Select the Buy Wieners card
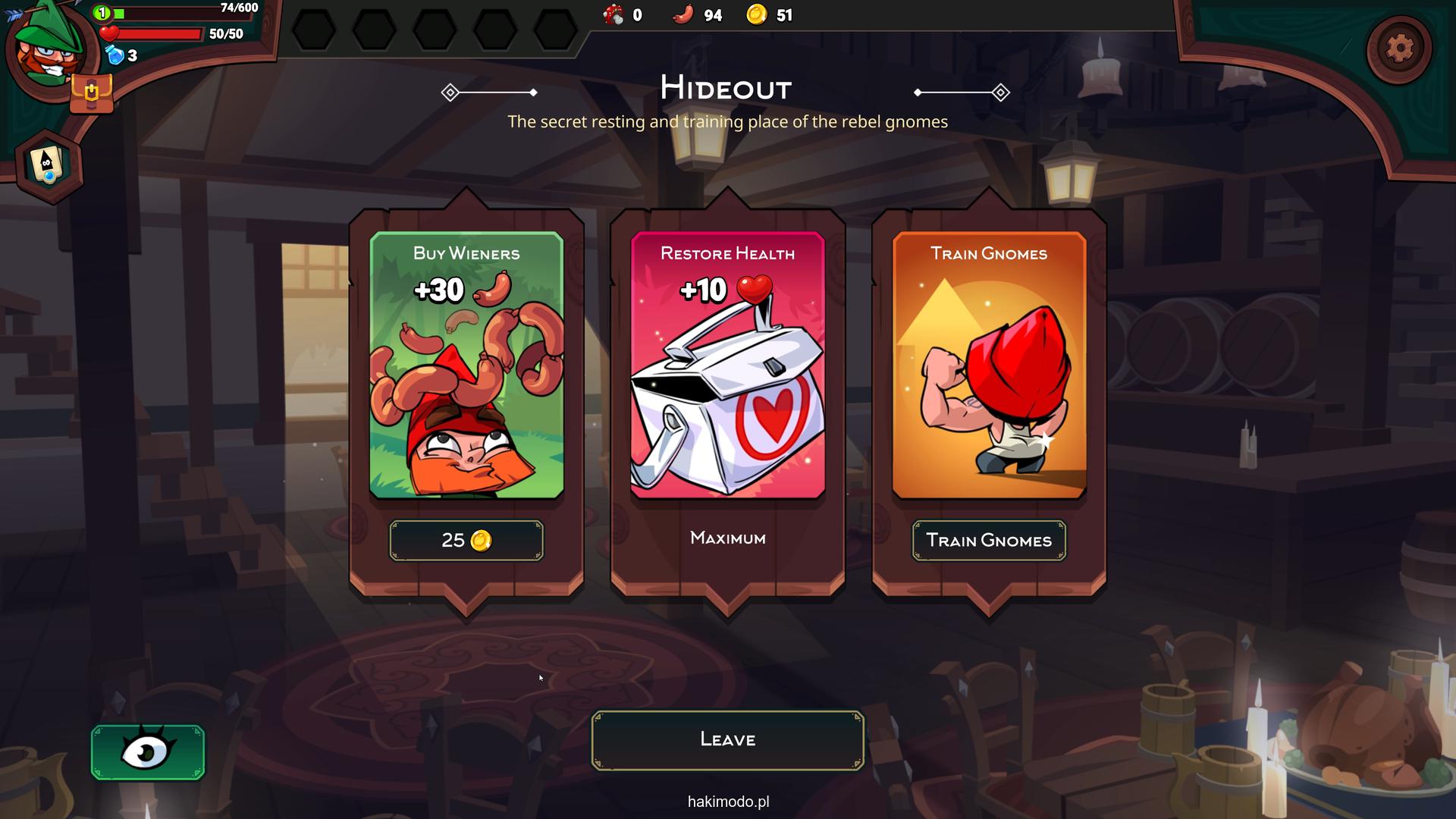Viewport: 1456px width, 819px height. (x=466, y=365)
